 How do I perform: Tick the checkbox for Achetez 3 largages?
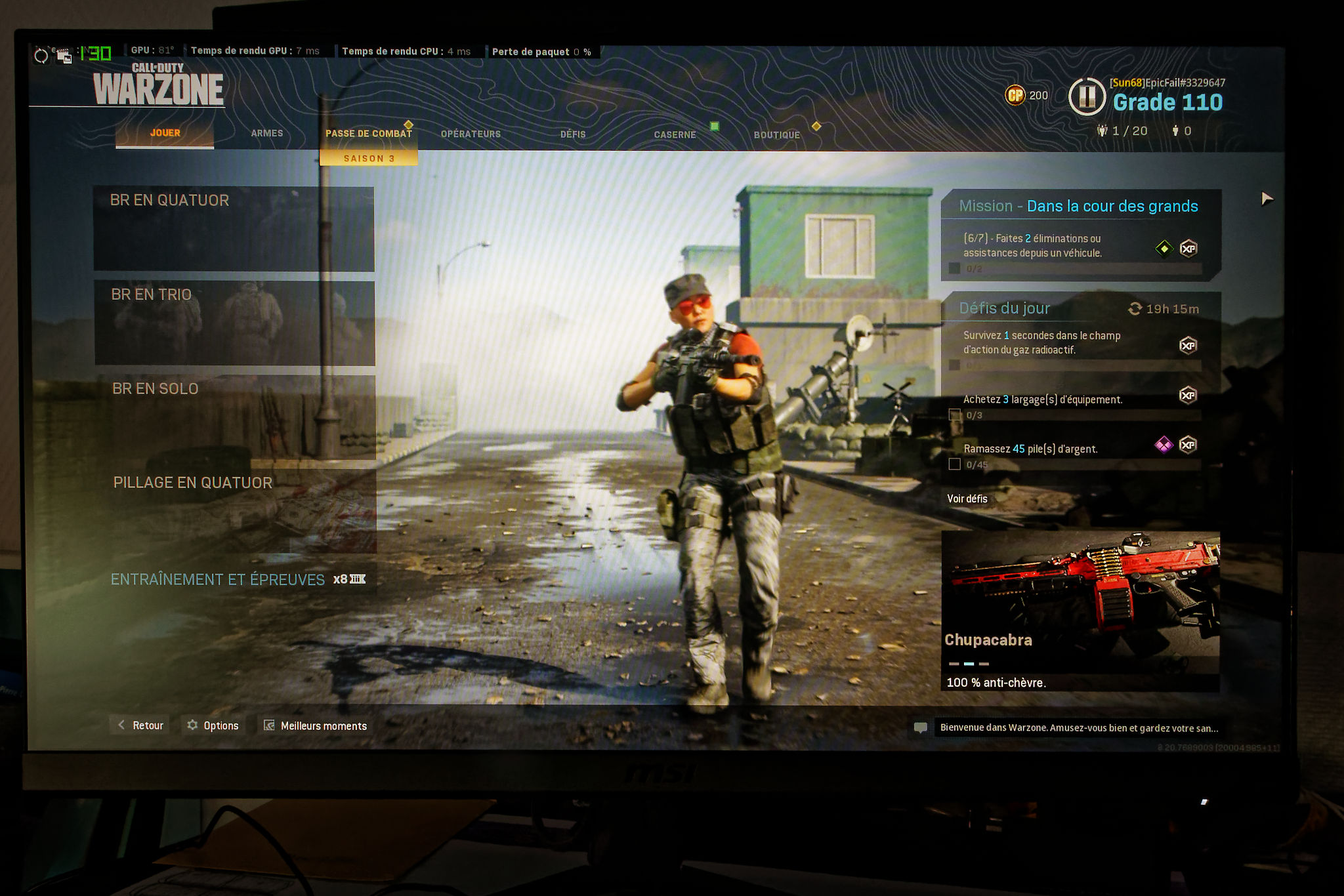coord(954,415)
